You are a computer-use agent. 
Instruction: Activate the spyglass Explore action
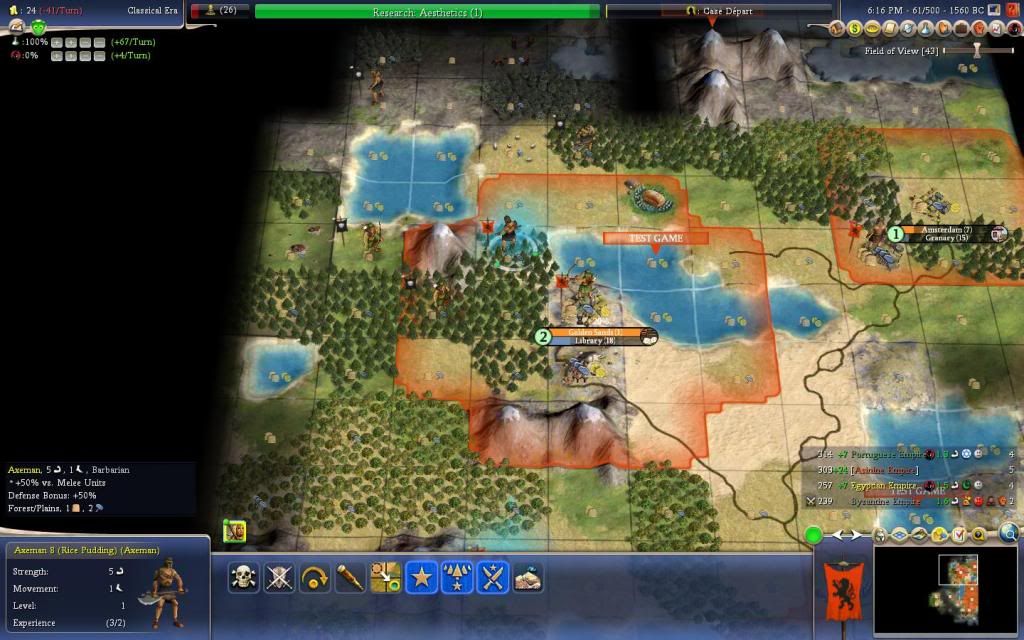pos(350,577)
